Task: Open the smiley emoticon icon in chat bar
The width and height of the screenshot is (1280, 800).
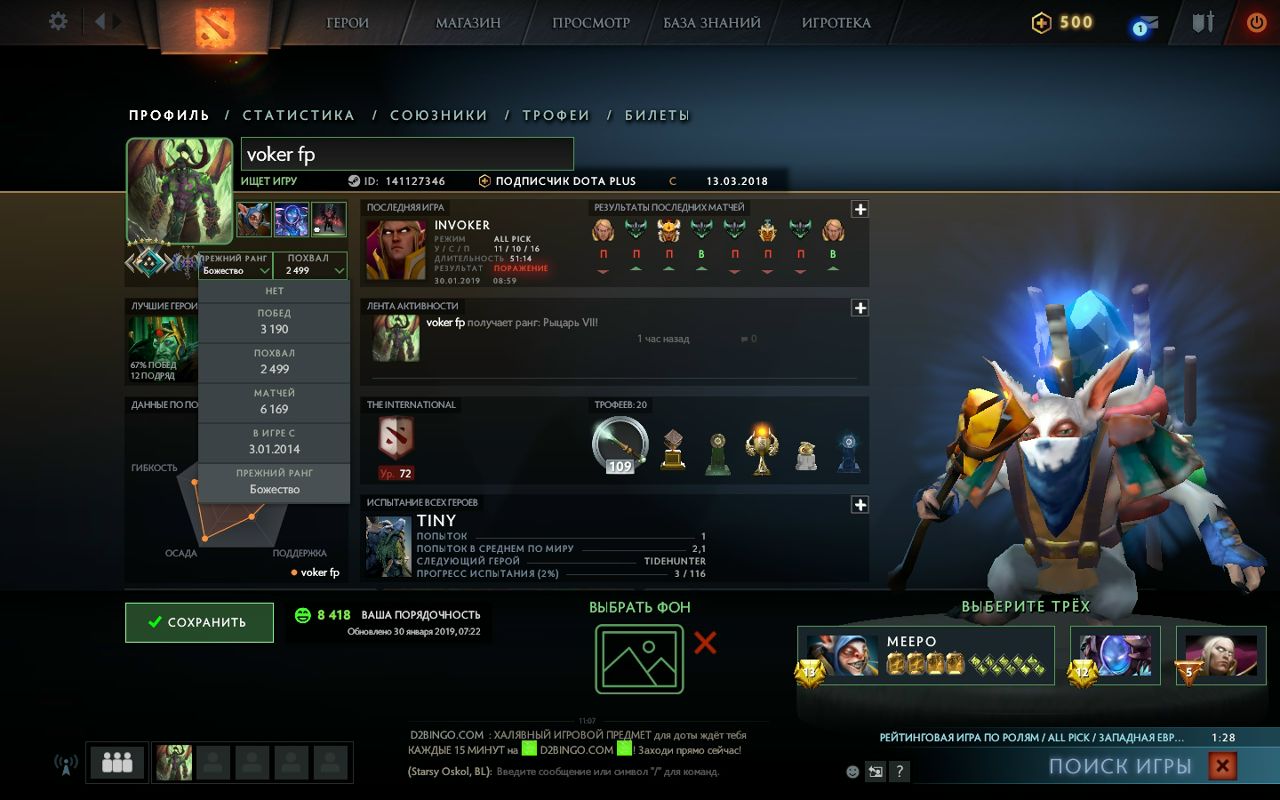Action: 851,771
